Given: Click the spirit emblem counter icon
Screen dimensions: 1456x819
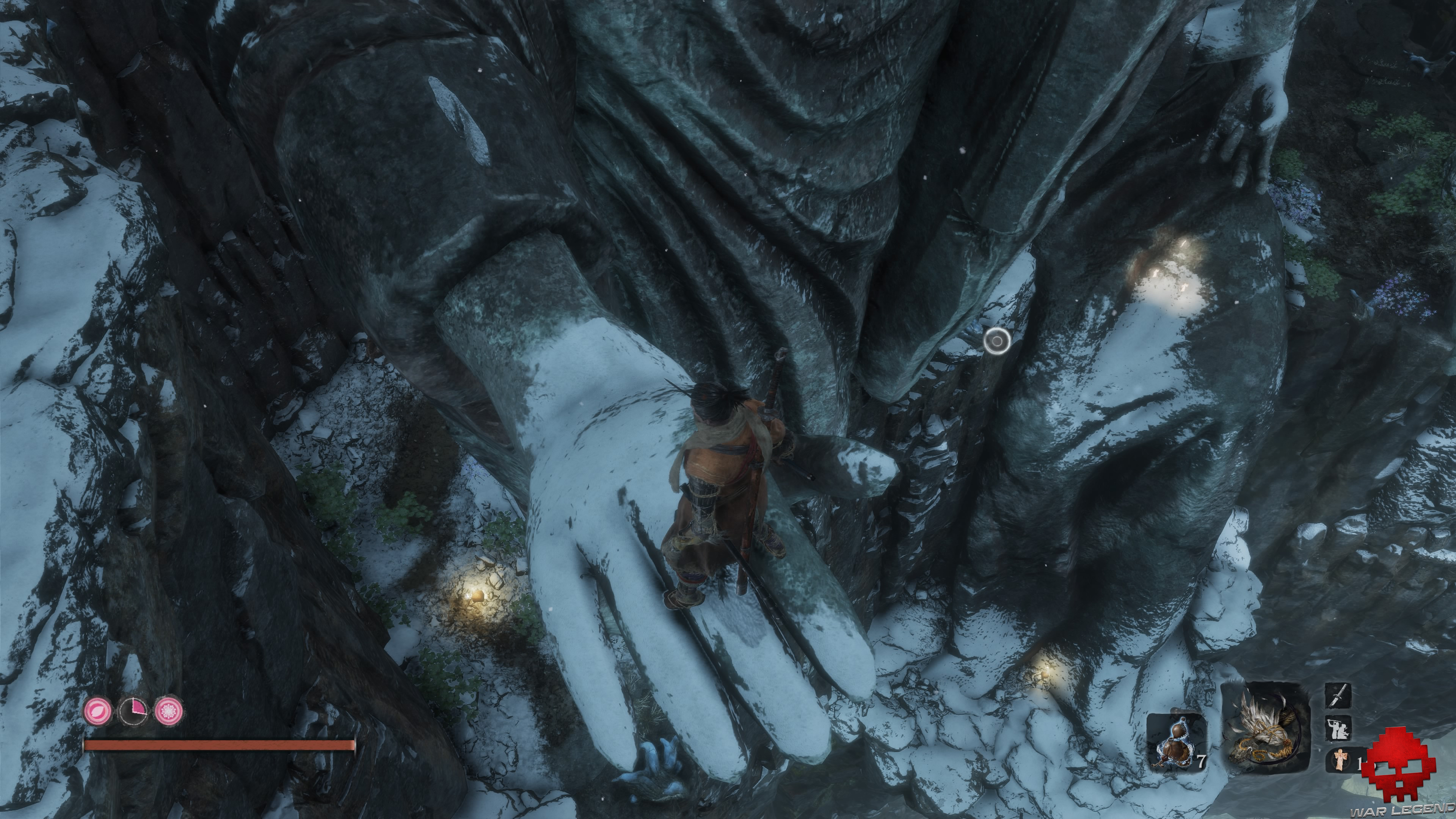Looking at the screenshot, I should coord(1340,761).
